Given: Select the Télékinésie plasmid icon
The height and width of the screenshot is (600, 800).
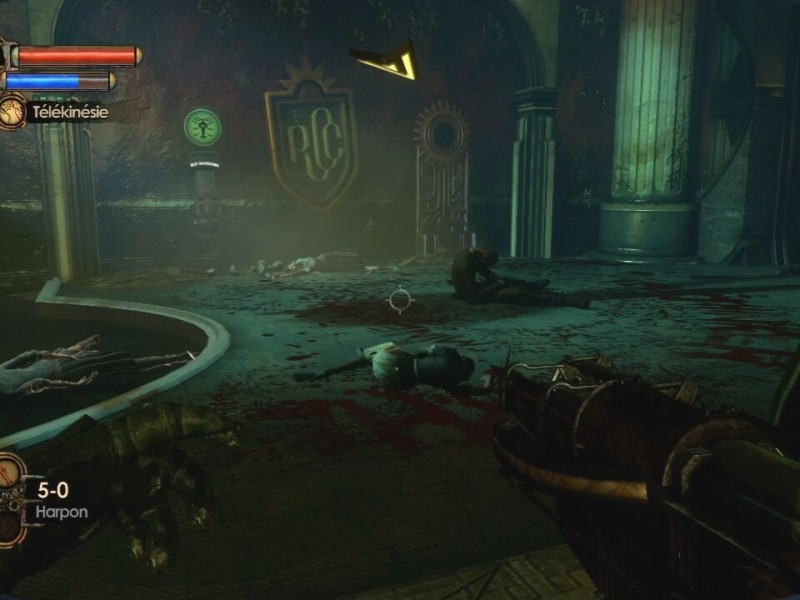Looking at the screenshot, I should 13,110.
